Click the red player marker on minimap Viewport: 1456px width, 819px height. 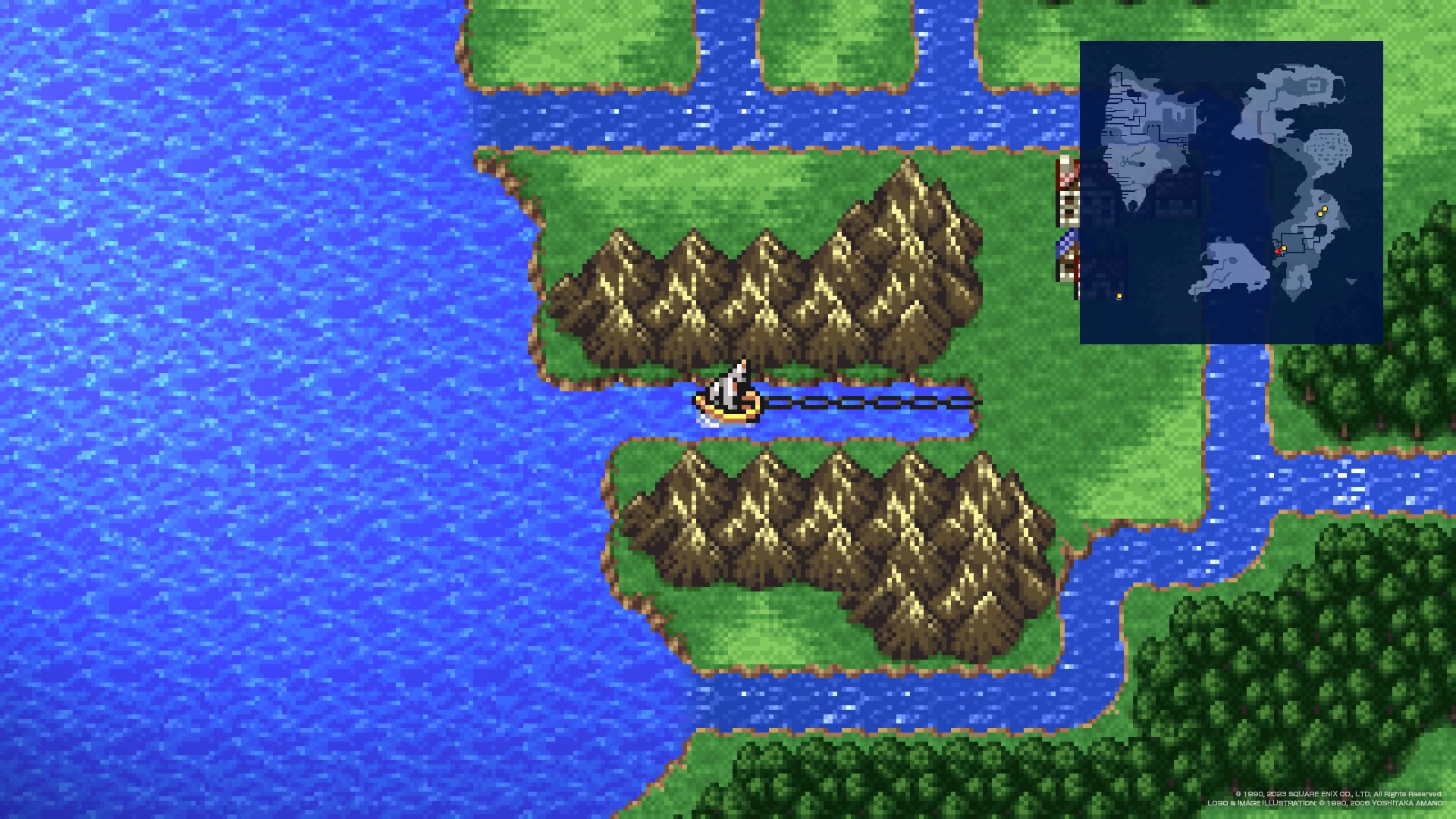[x=1278, y=251]
